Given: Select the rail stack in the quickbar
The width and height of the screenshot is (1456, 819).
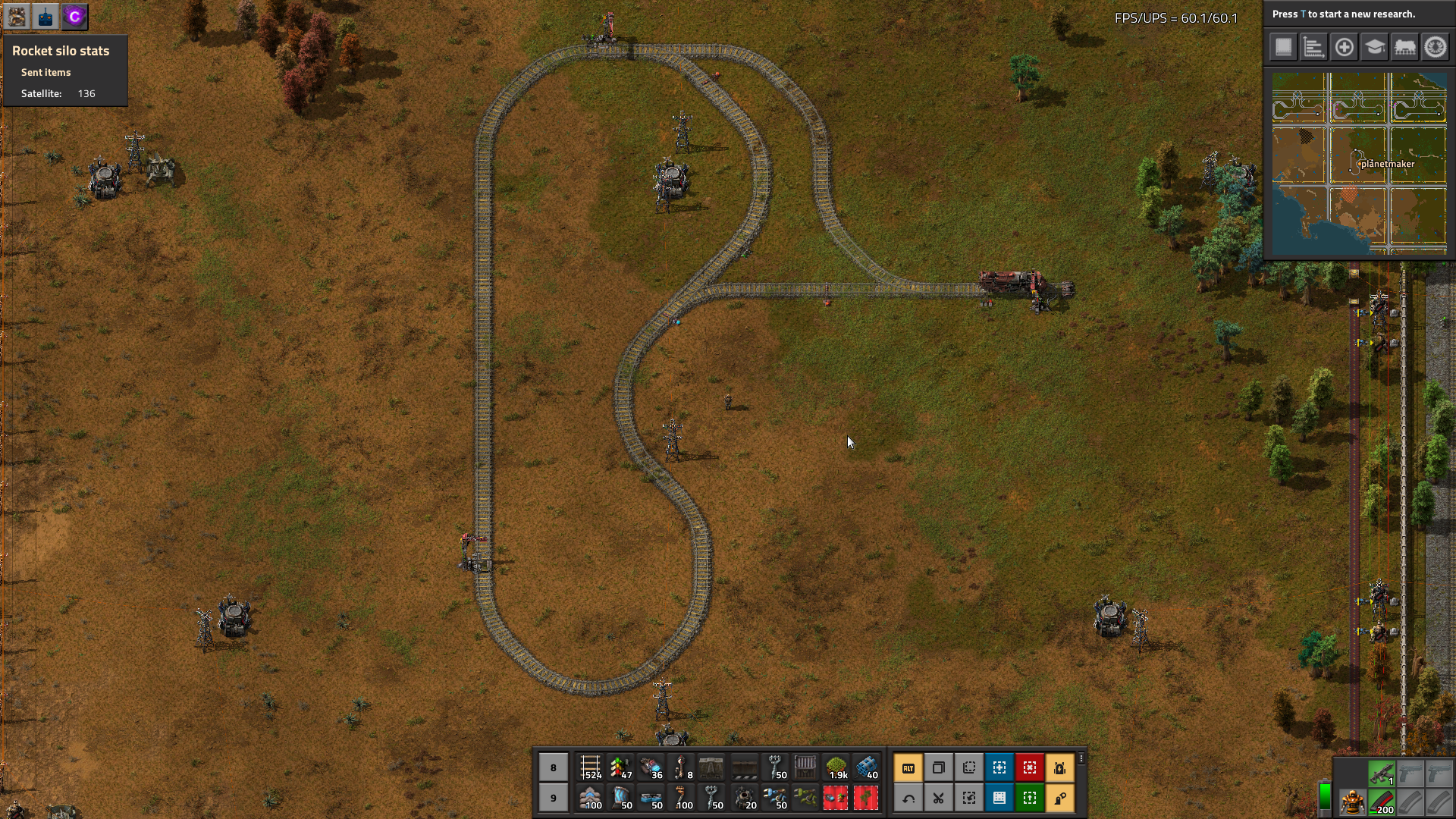Looking at the screenshot, I should [x=591, y=767].
